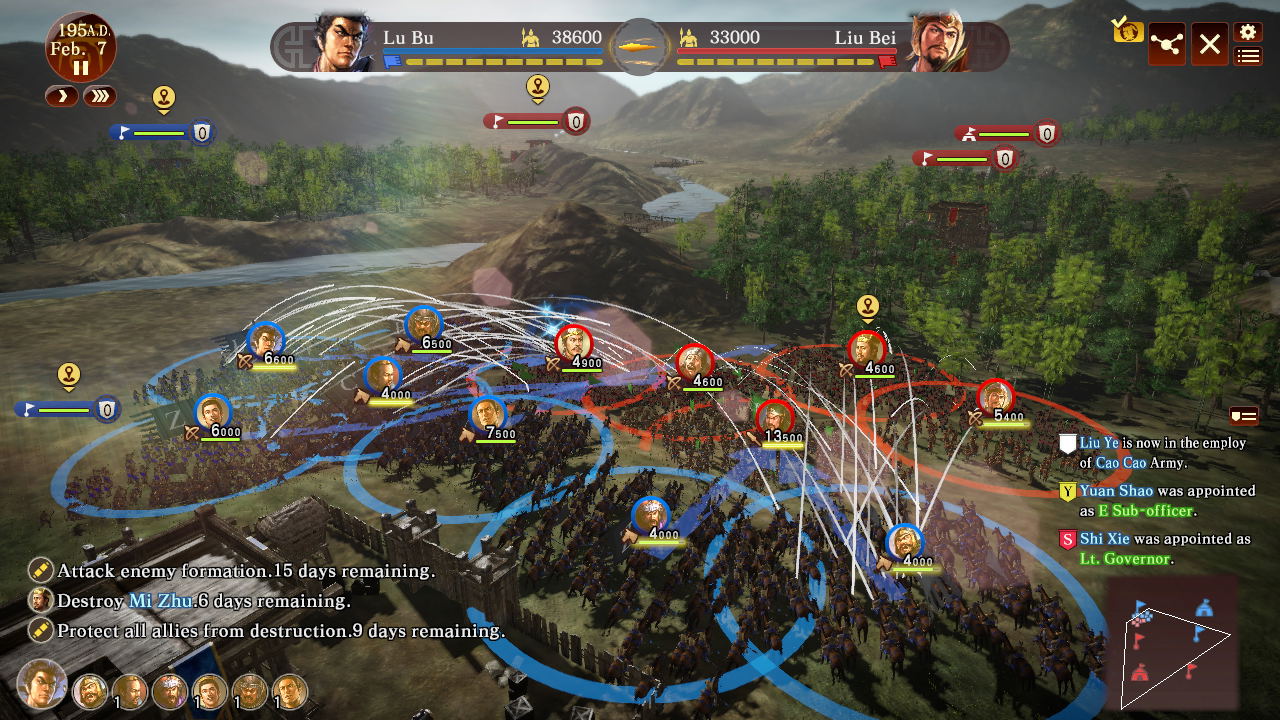Pause the battle on the date dial

pyautogui.click(x=80, y=68)
